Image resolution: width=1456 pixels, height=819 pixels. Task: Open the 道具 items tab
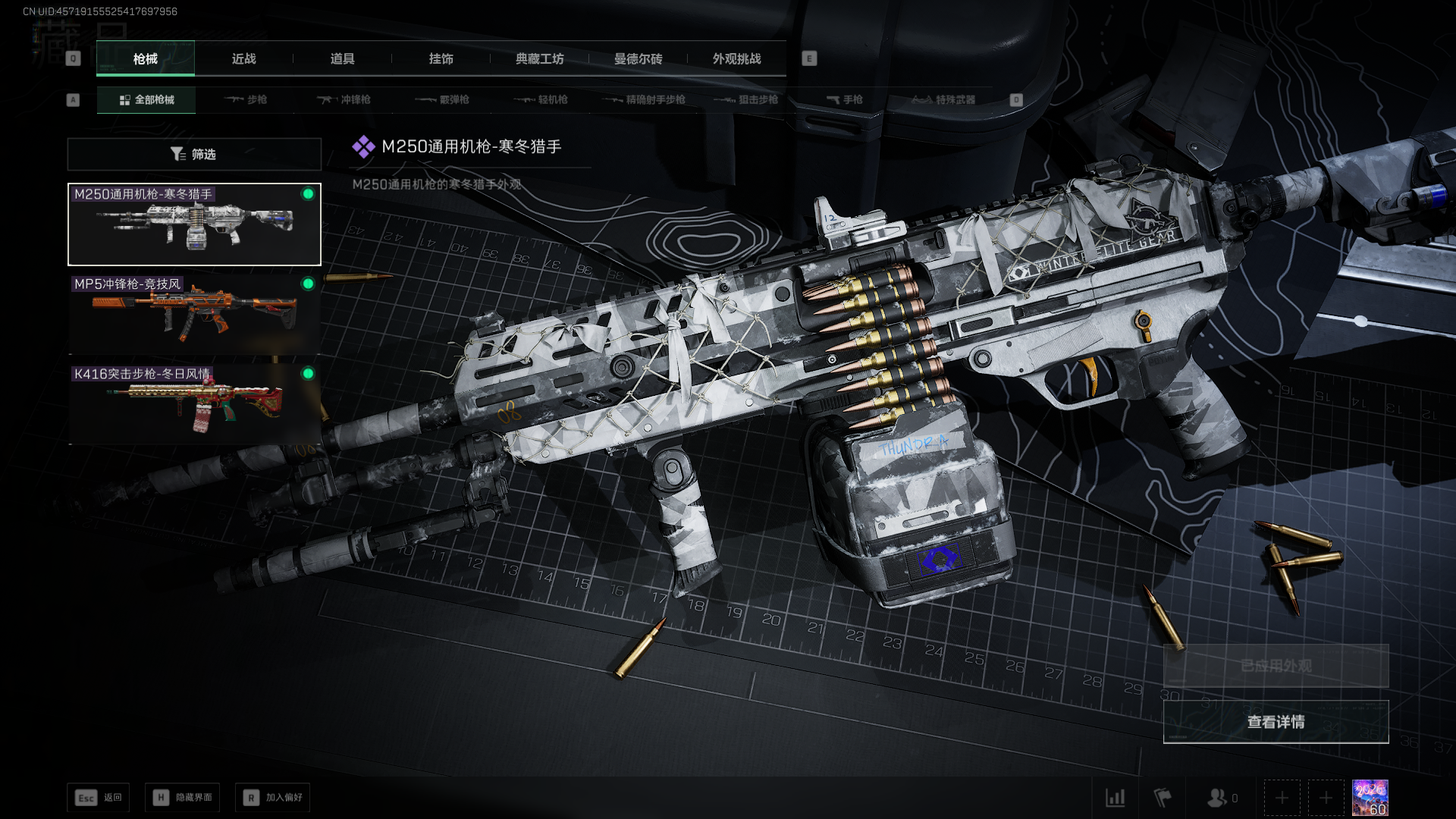point(342,58)
